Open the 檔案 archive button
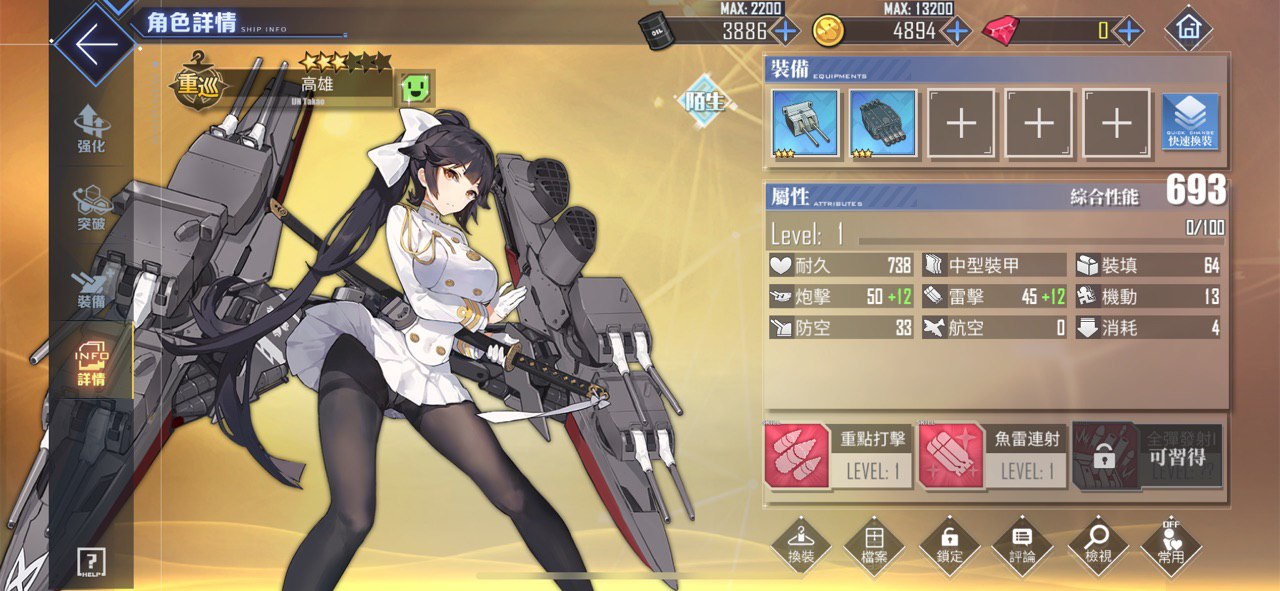This screenshot has height=591, width=1280. point(875,545)
